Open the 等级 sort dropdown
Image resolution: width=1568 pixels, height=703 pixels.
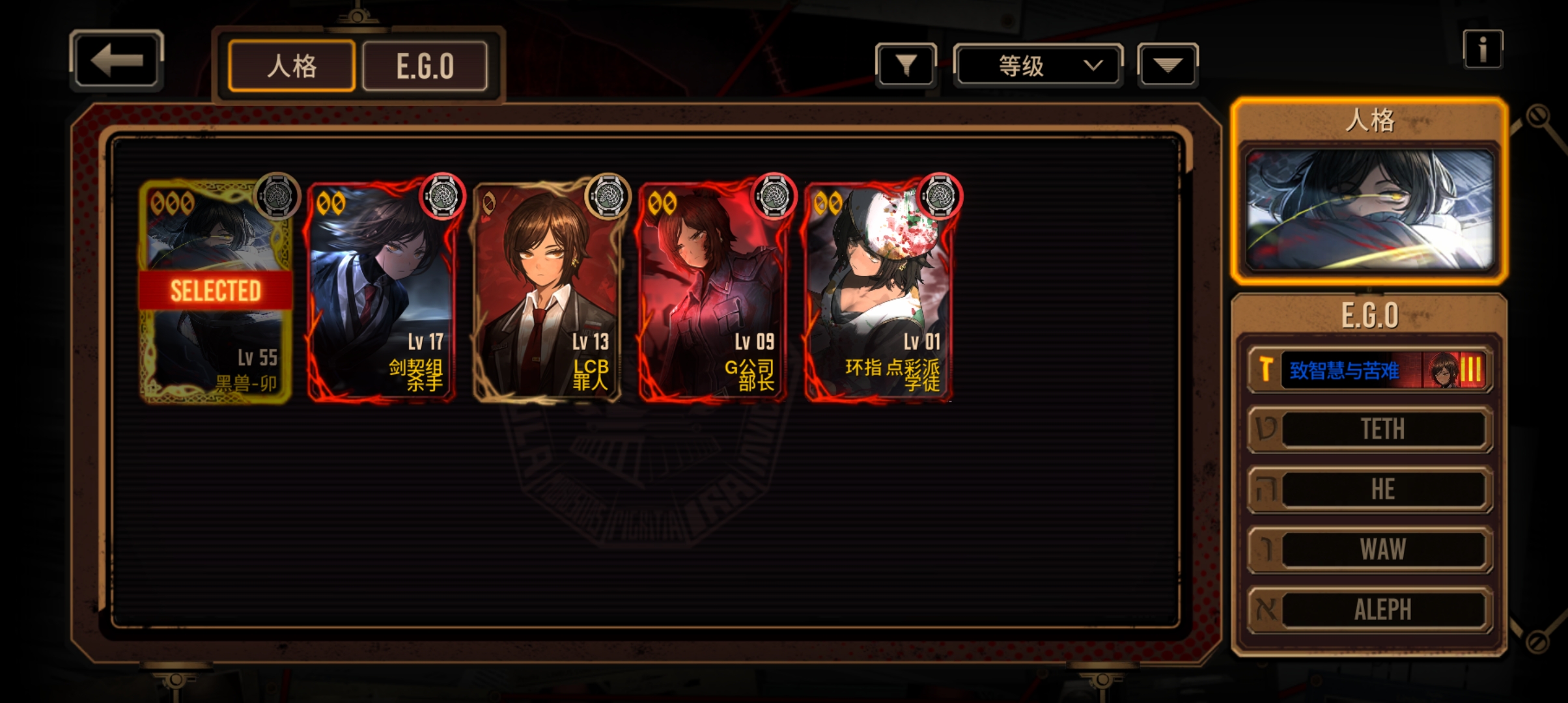pyautogui.click(x=1038, y=65)
